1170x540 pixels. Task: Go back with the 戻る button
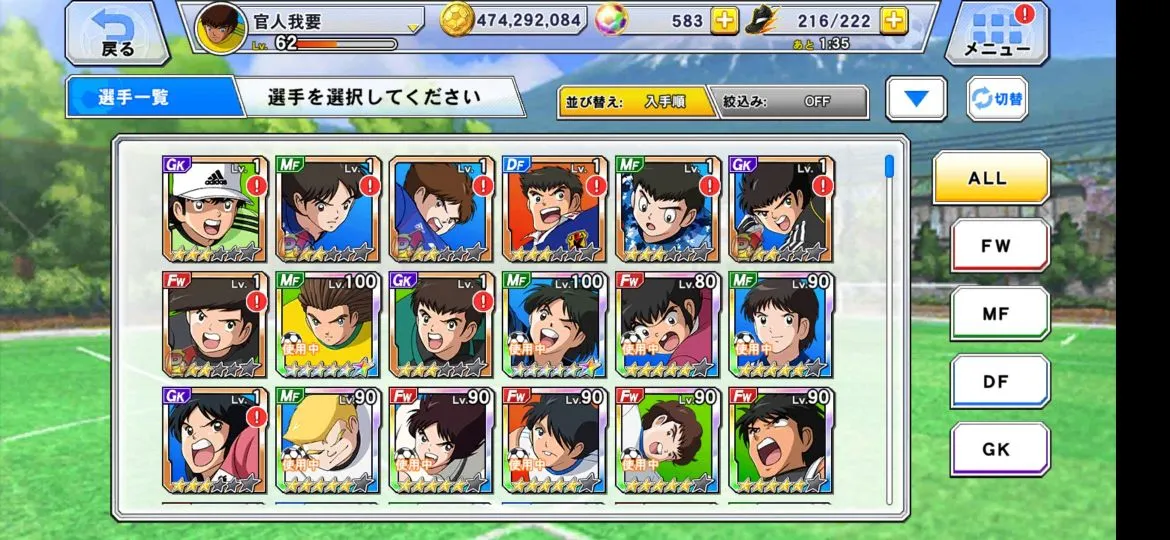117,33
